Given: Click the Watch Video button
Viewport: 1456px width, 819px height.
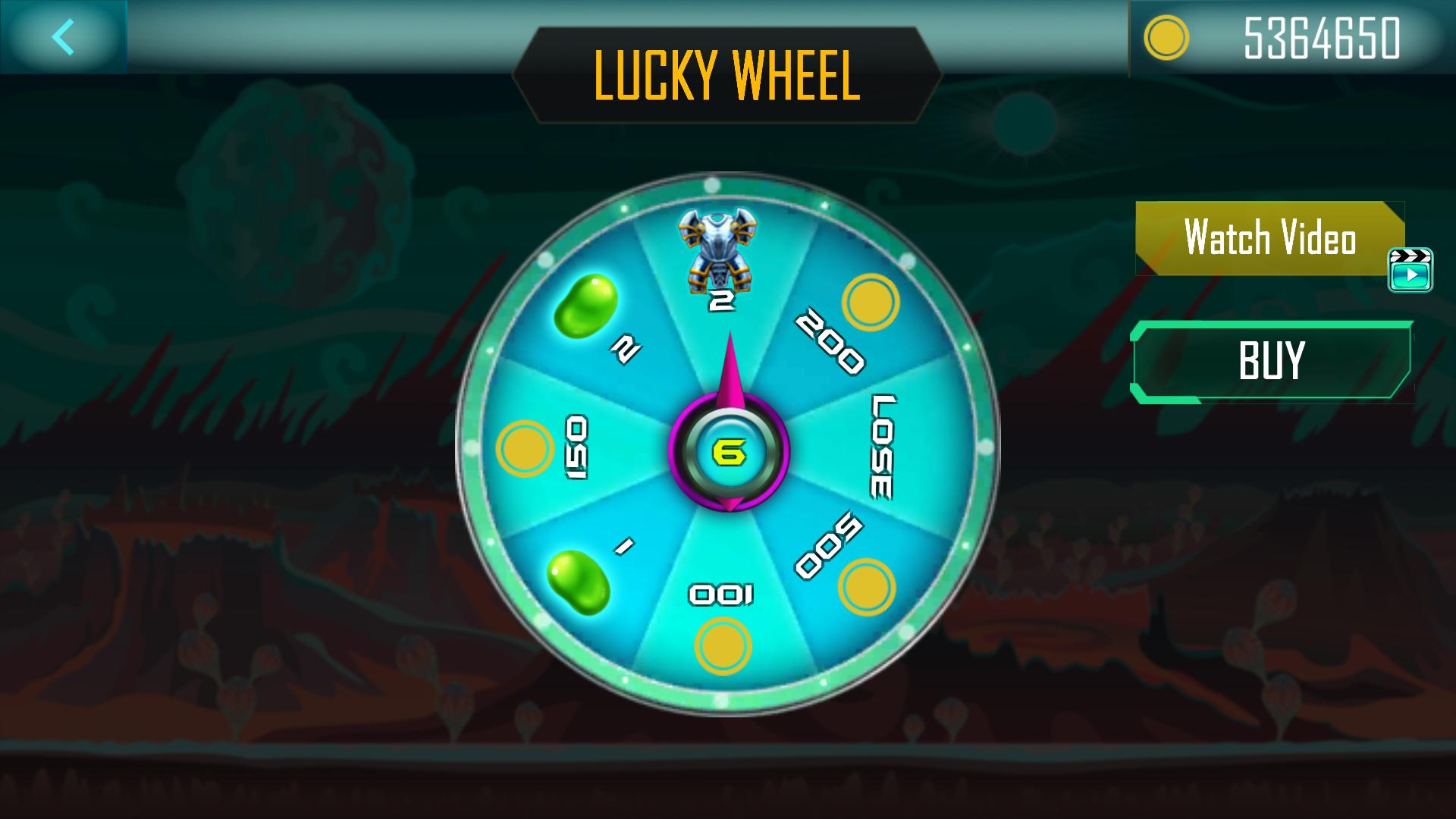Looking at the screenshot, I should click(x=1269, y=238).
